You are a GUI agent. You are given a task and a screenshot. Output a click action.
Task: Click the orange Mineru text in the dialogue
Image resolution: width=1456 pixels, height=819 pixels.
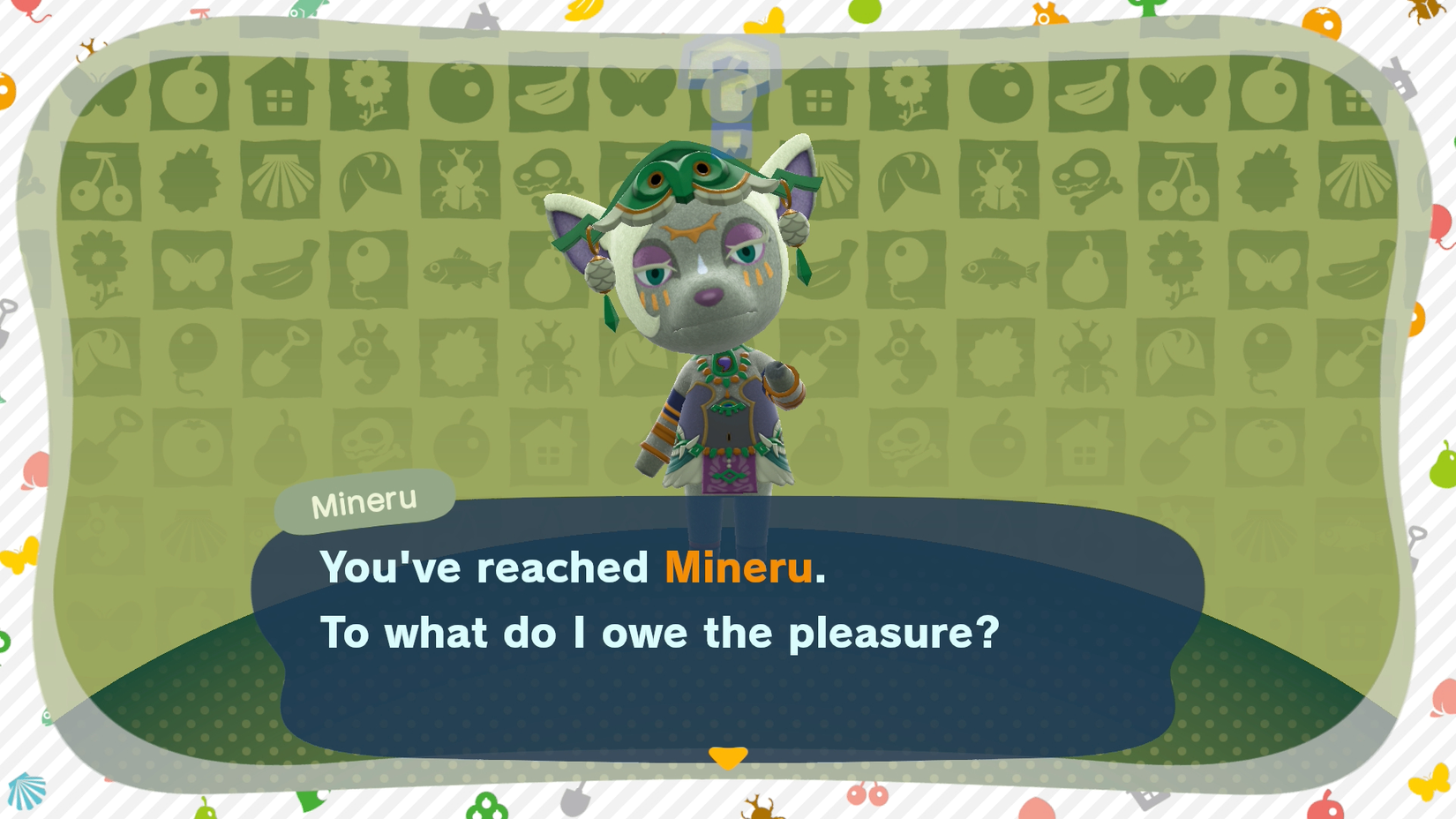tap(741, 569)
